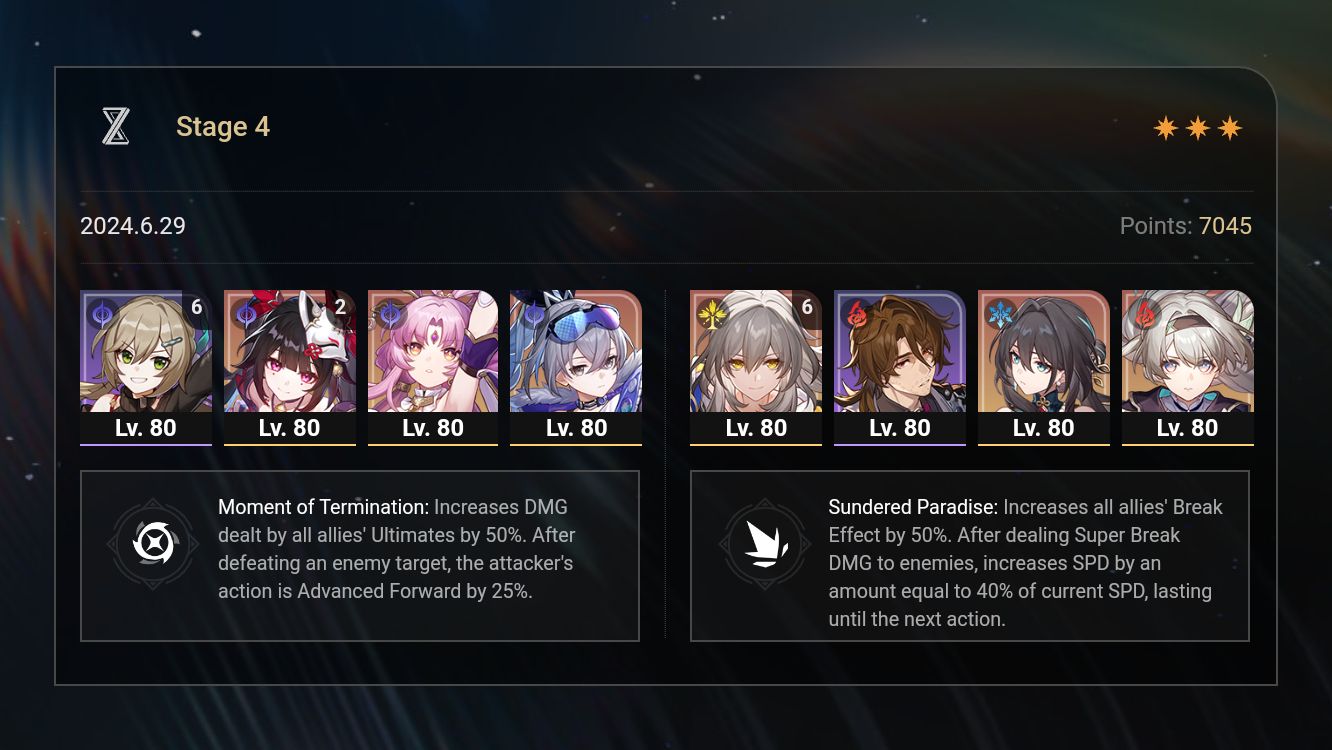
Task: Click the third star of the rating
Action: coord(1231,128)
